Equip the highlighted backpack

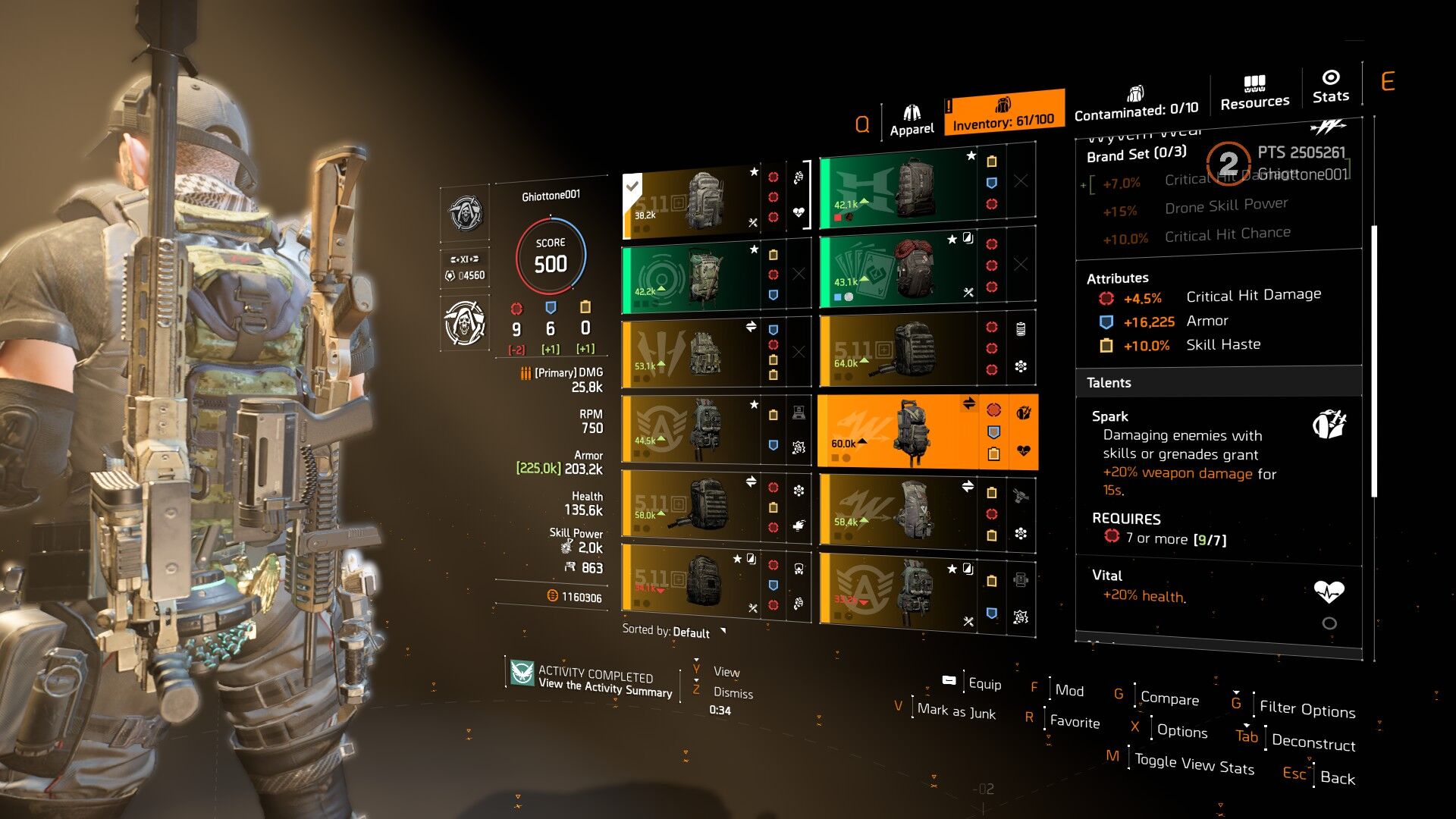click(x=984, y=684)
